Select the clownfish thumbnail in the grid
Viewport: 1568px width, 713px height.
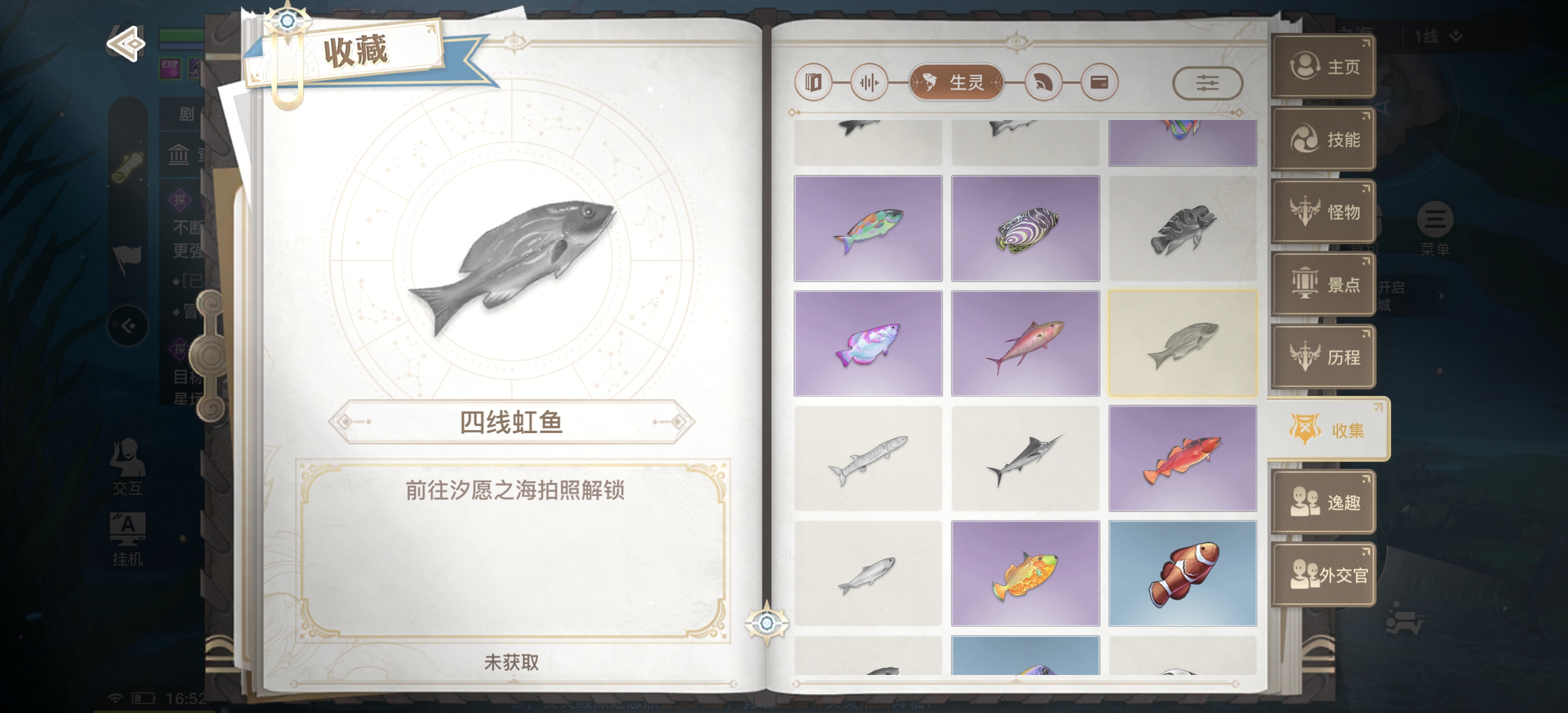click(1182, 574)
